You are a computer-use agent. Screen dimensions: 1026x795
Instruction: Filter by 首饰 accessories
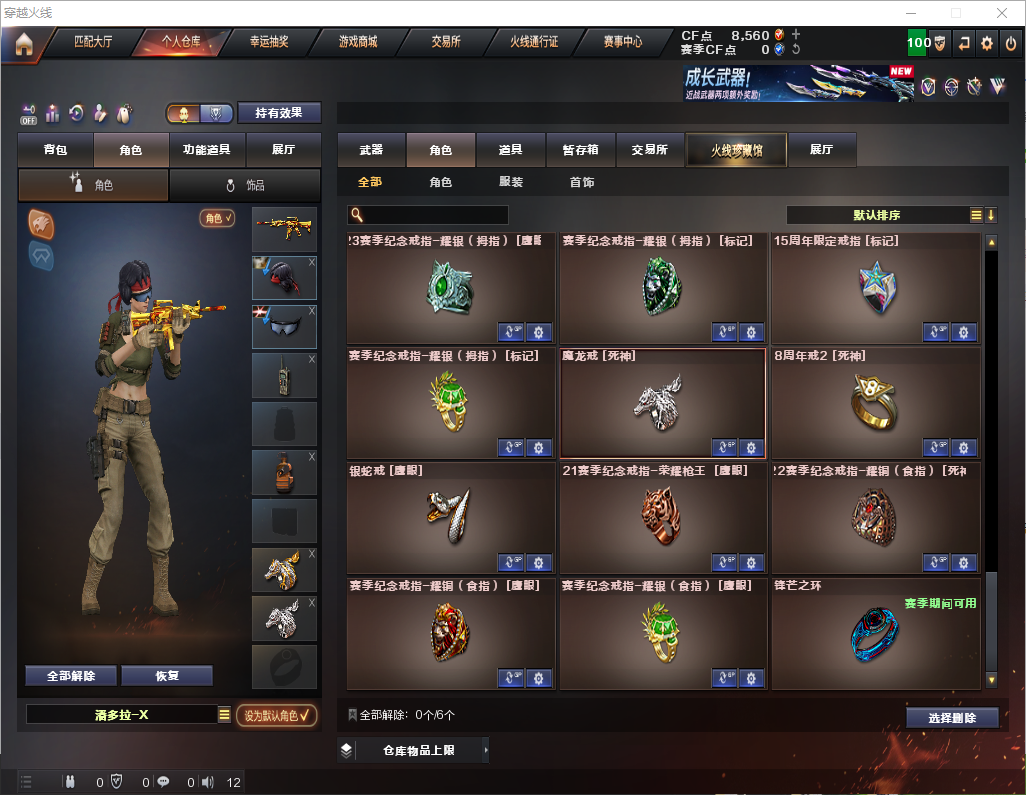point(581,183)
